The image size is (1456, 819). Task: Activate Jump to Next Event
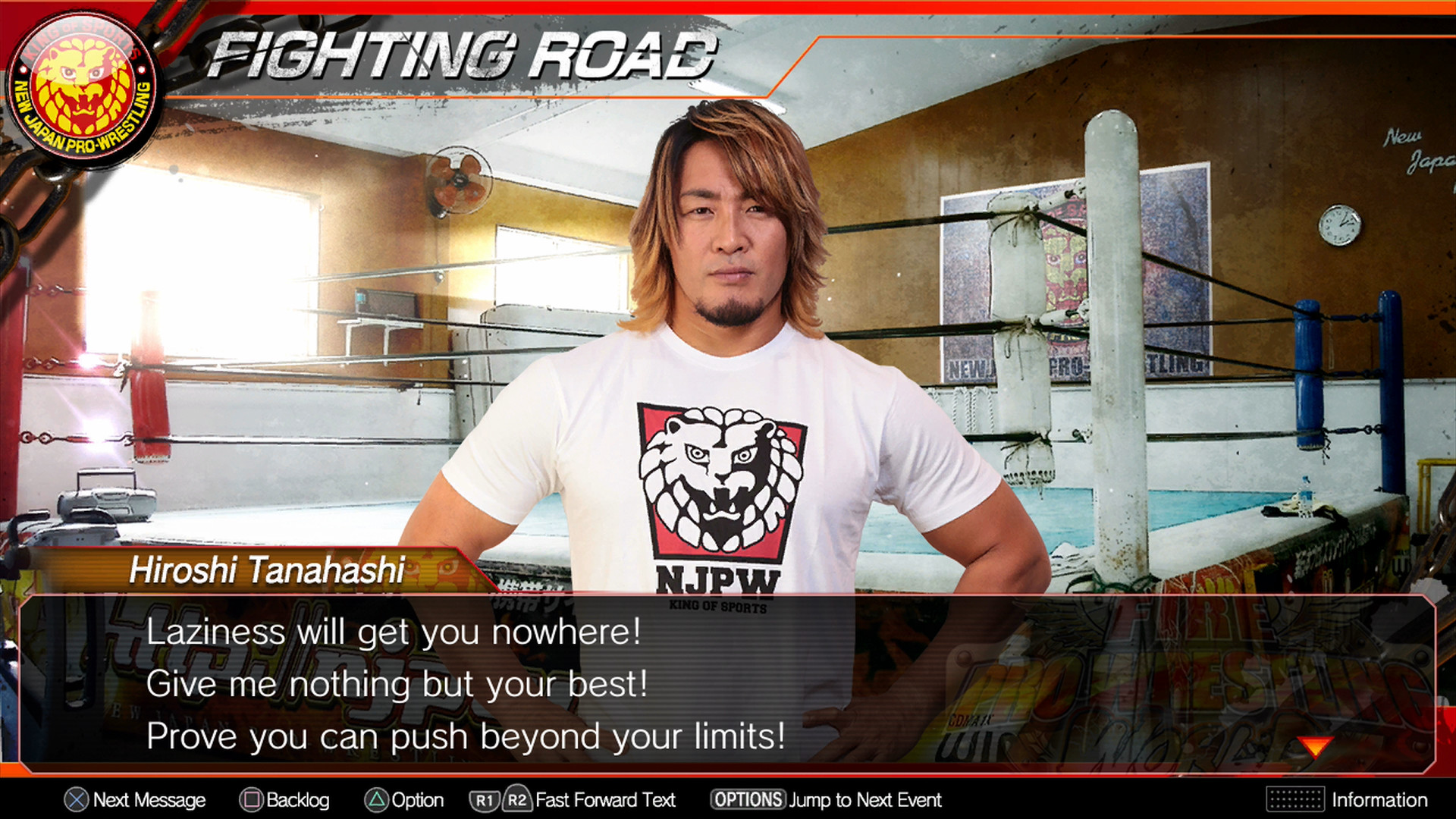coord(864,800)
